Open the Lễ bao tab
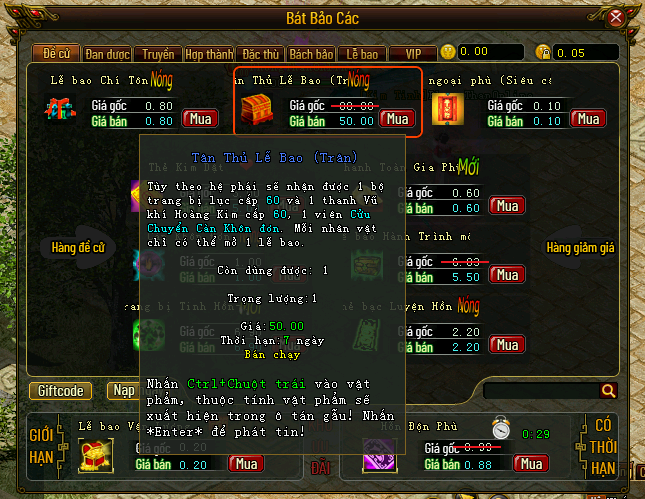The height and width of the screenshot is (499, 645). point(361,53)
